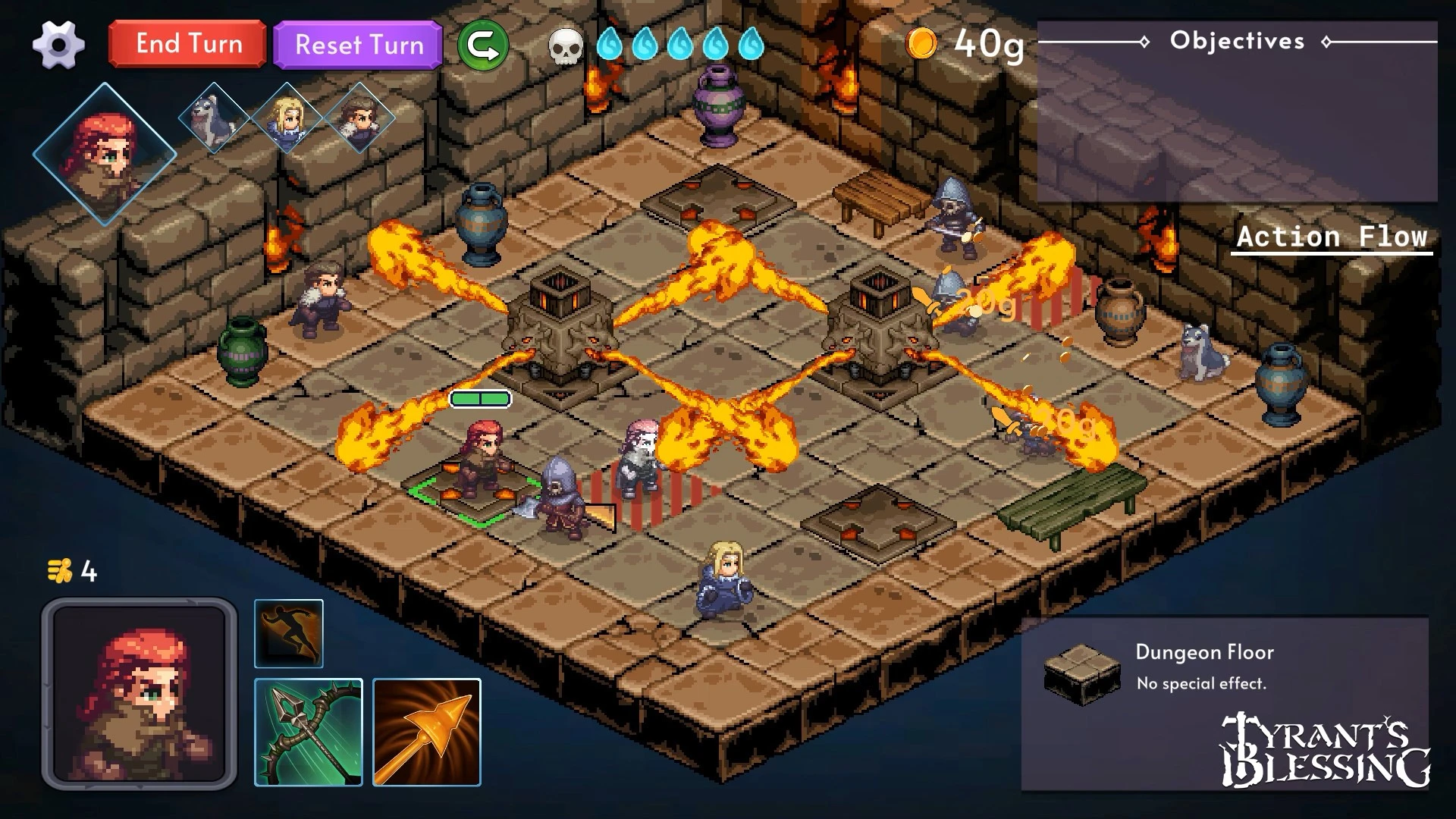
Task: Choose the green bow attack ability
Action: coord(309,733)
